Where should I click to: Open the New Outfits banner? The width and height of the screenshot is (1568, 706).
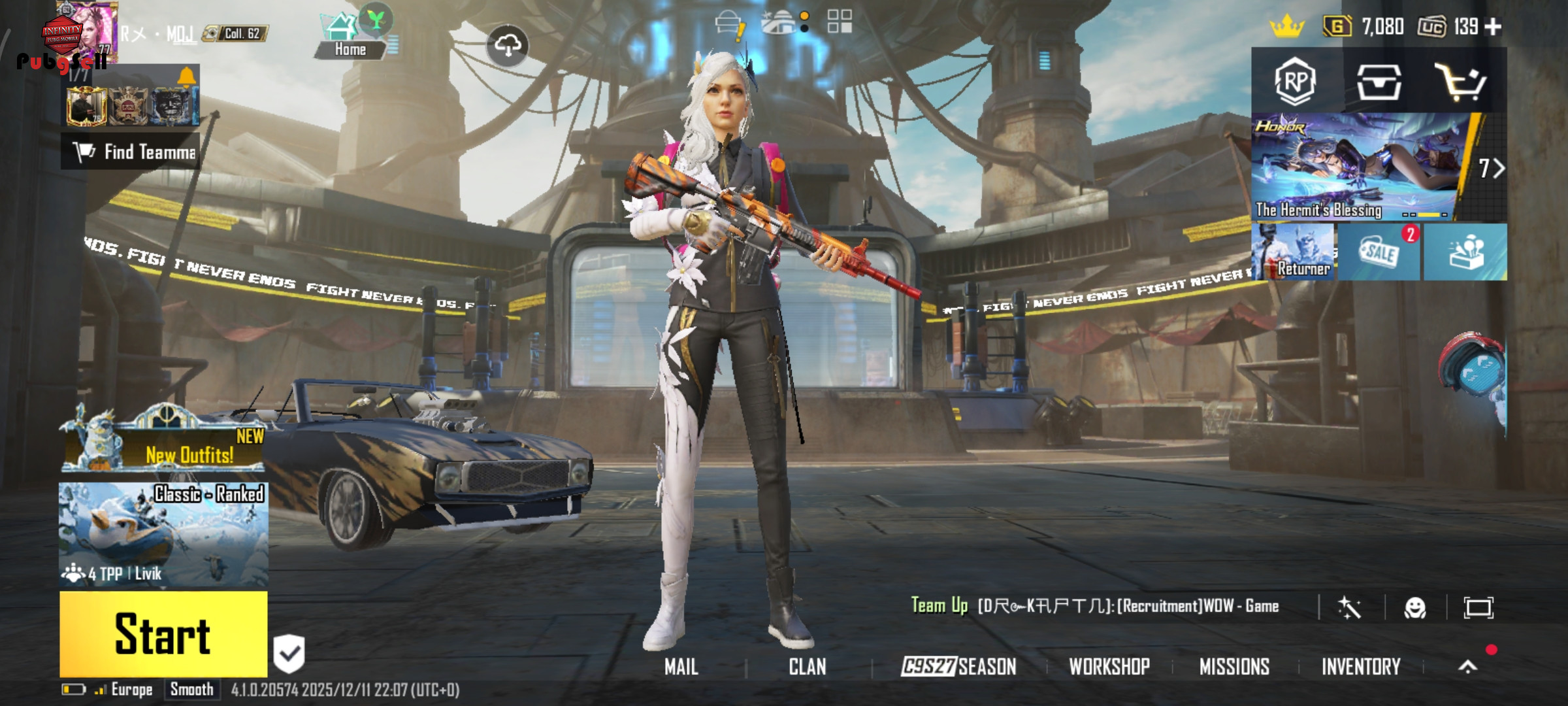coord(163,445)
